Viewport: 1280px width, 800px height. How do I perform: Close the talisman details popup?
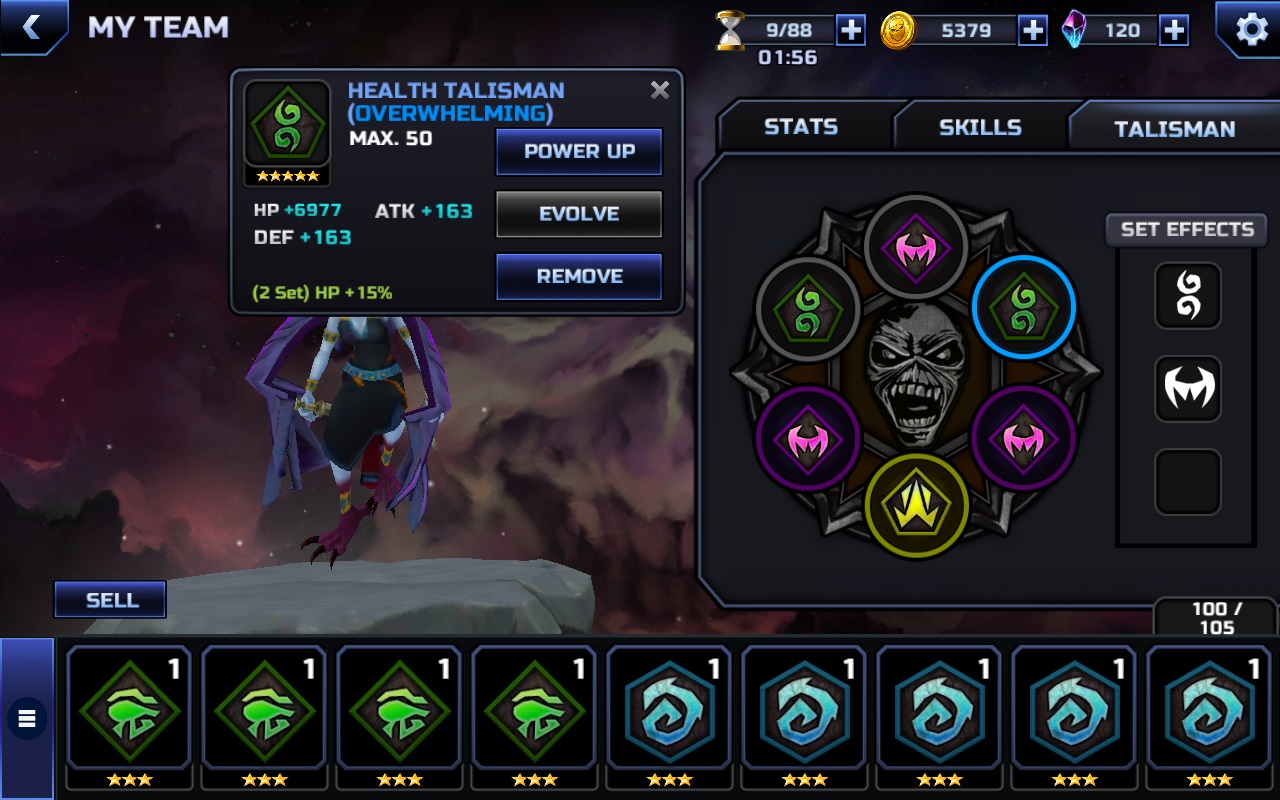tap(660, 90)
